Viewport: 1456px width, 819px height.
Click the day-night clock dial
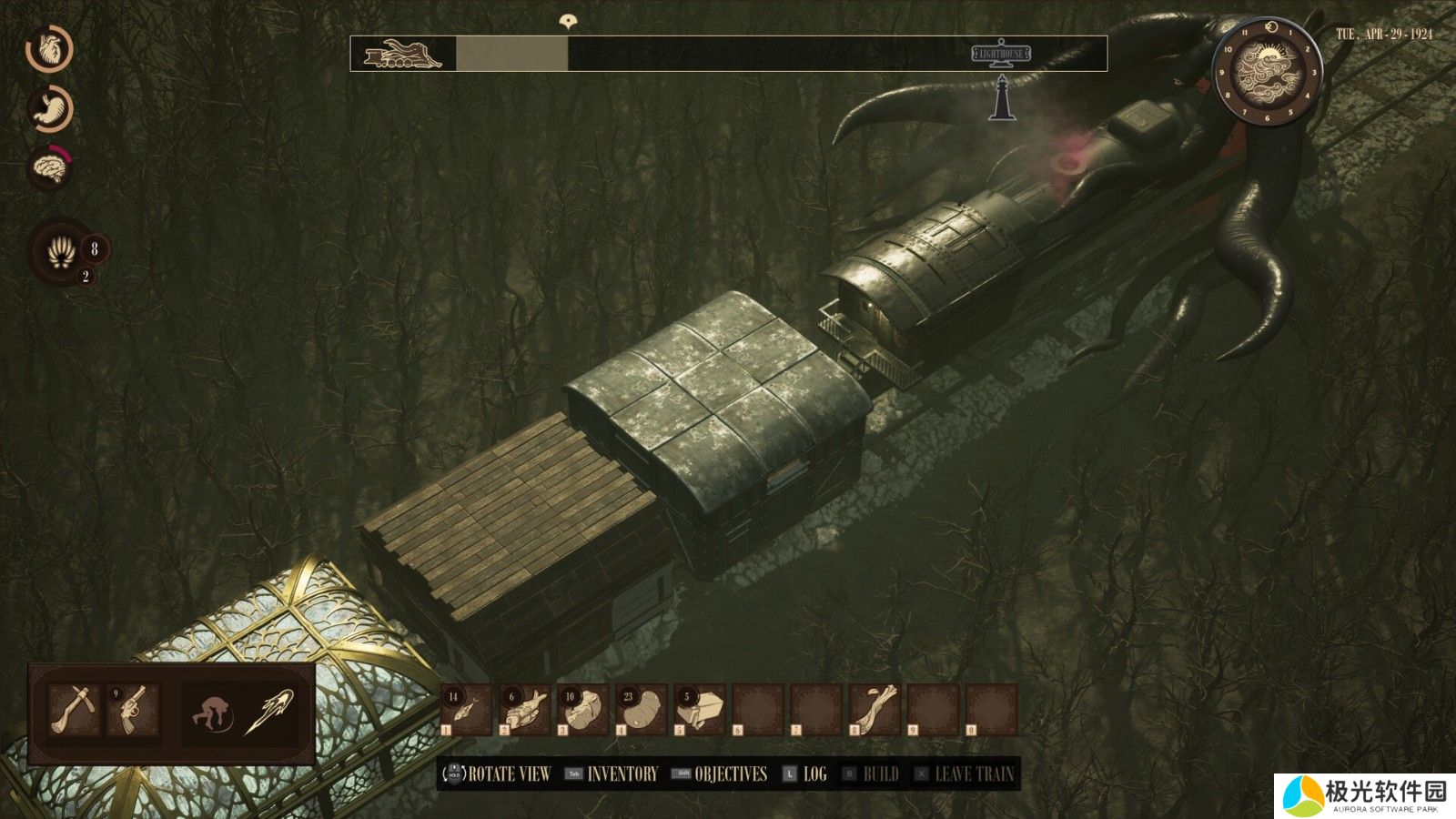pyautogui.click(x=1267, y=71)
